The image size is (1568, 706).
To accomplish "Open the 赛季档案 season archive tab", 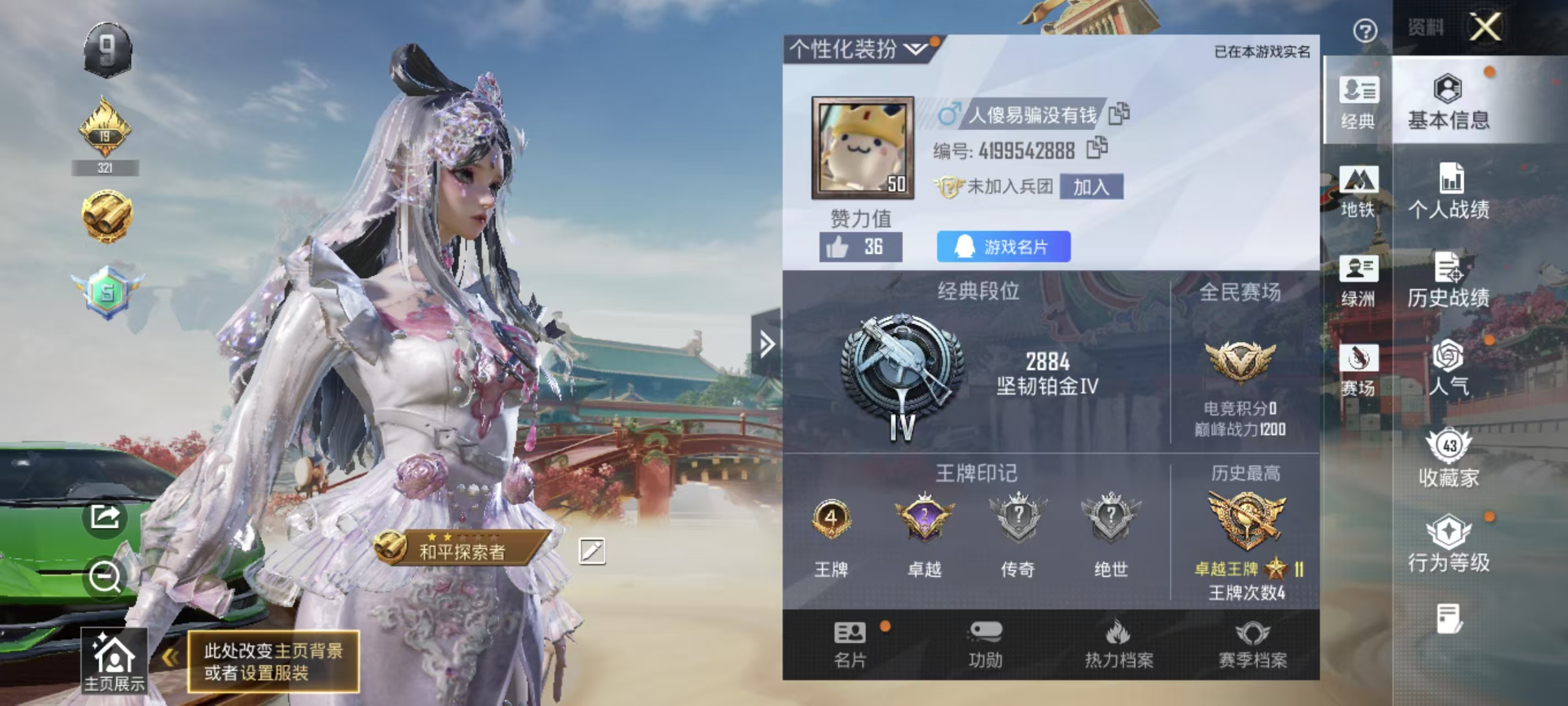I will [x=1252, y=644].
